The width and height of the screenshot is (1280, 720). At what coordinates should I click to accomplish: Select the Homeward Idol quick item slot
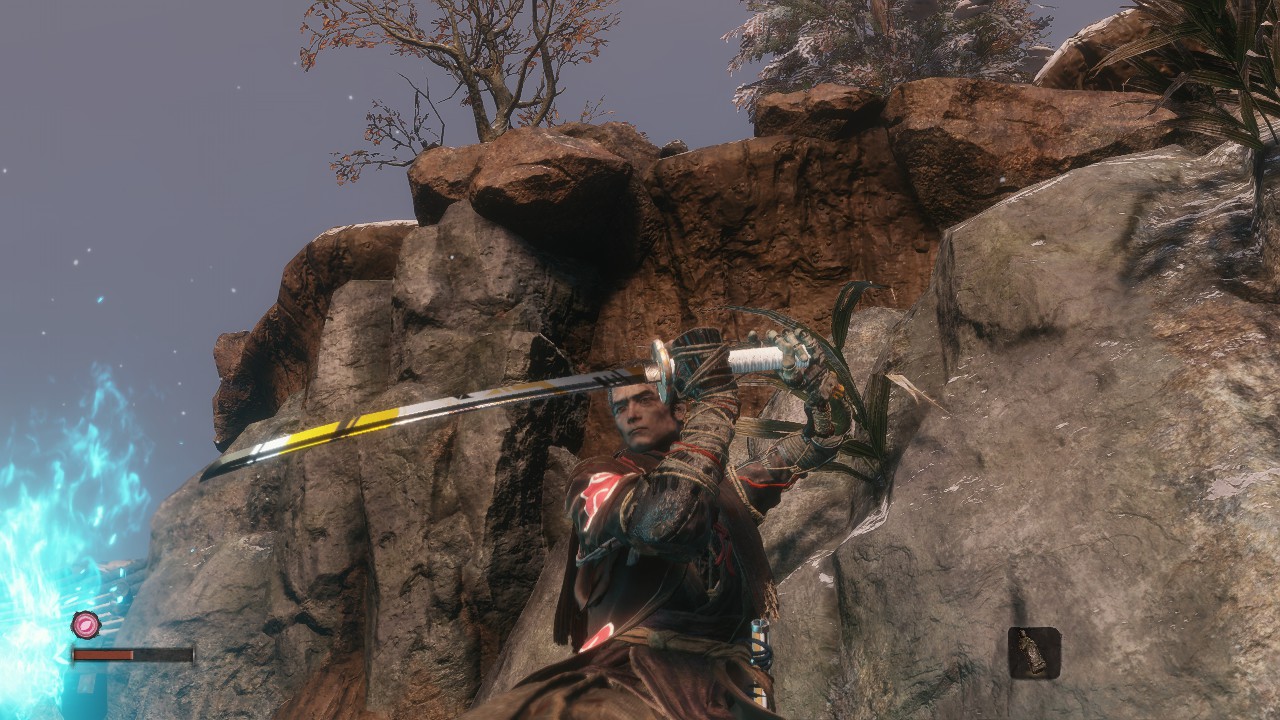1033,653
